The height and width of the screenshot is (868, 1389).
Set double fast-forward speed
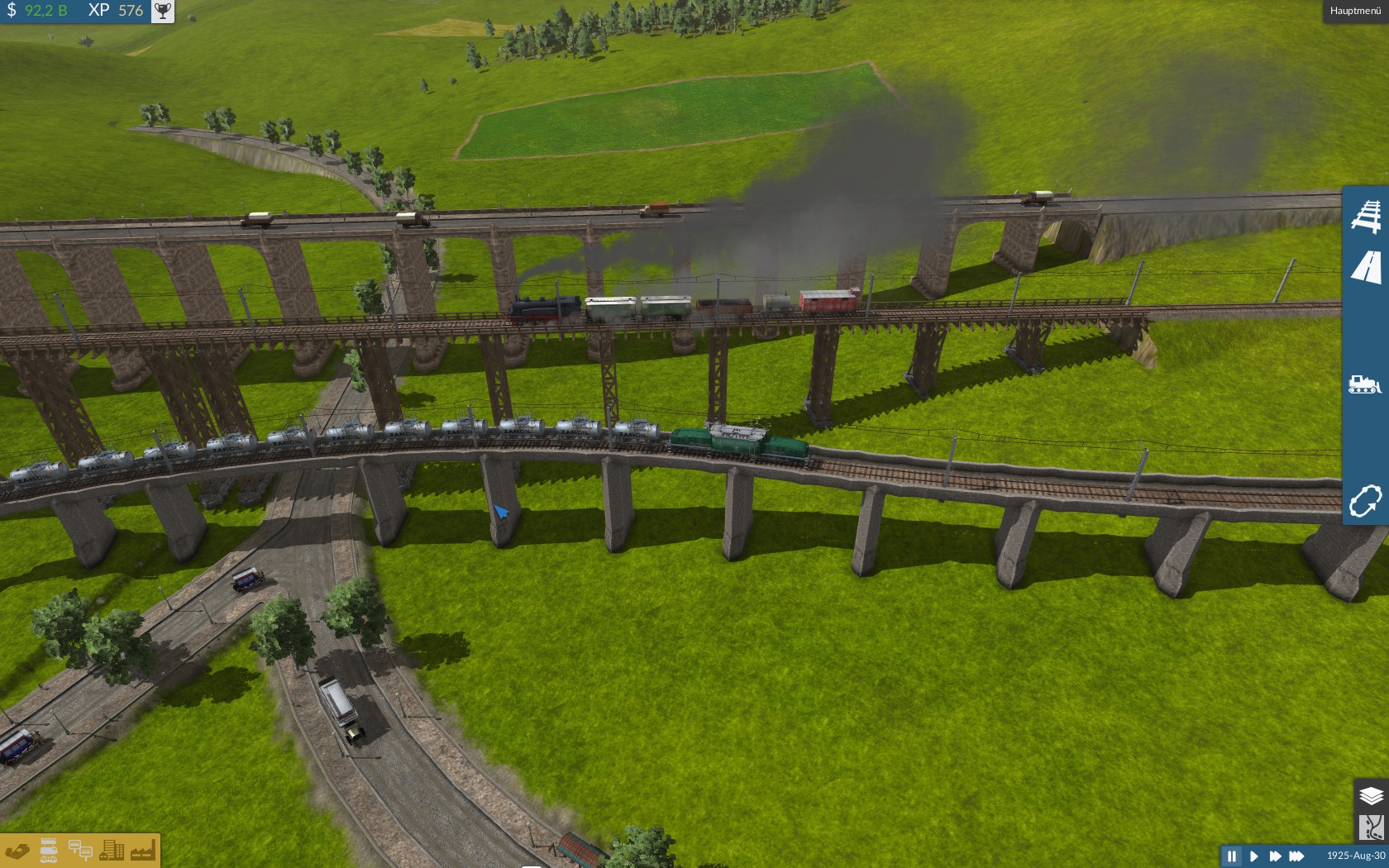point(1275,856)
